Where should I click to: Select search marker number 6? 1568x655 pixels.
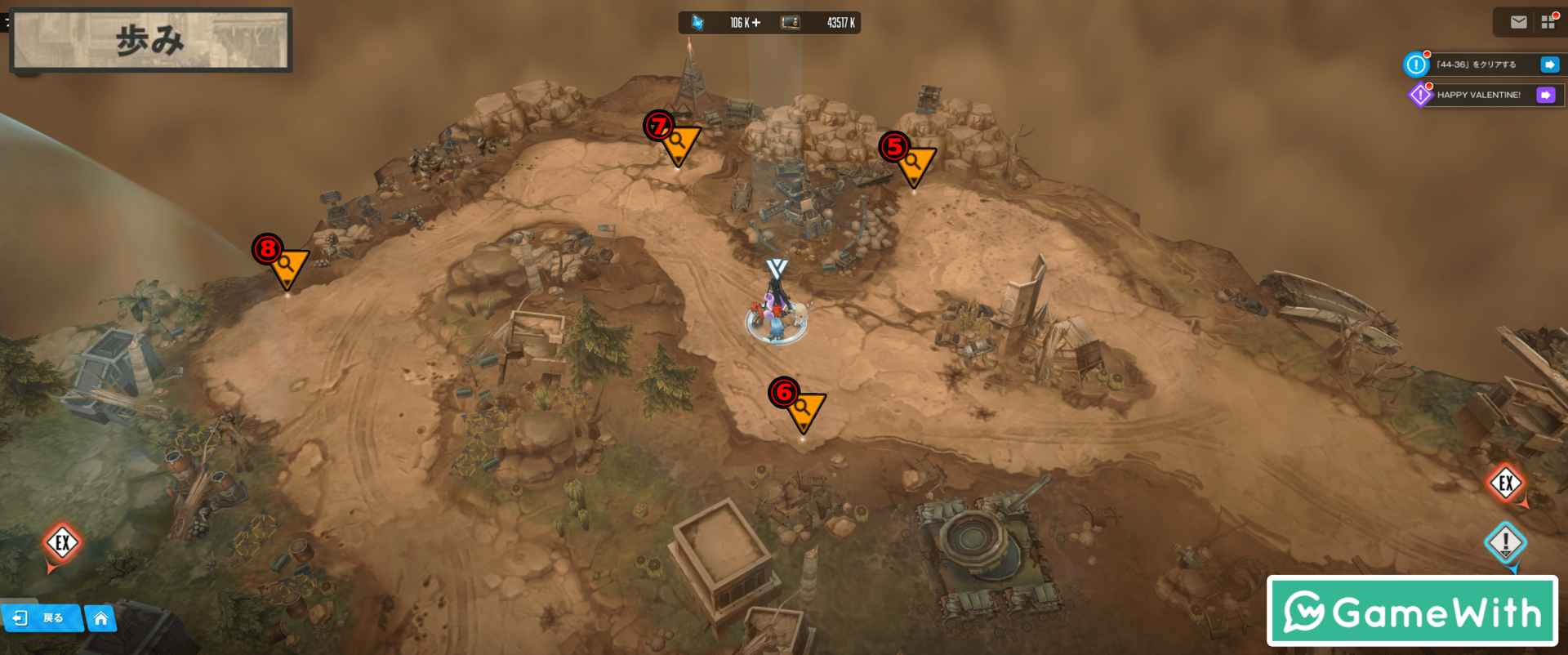pos(804,408)
